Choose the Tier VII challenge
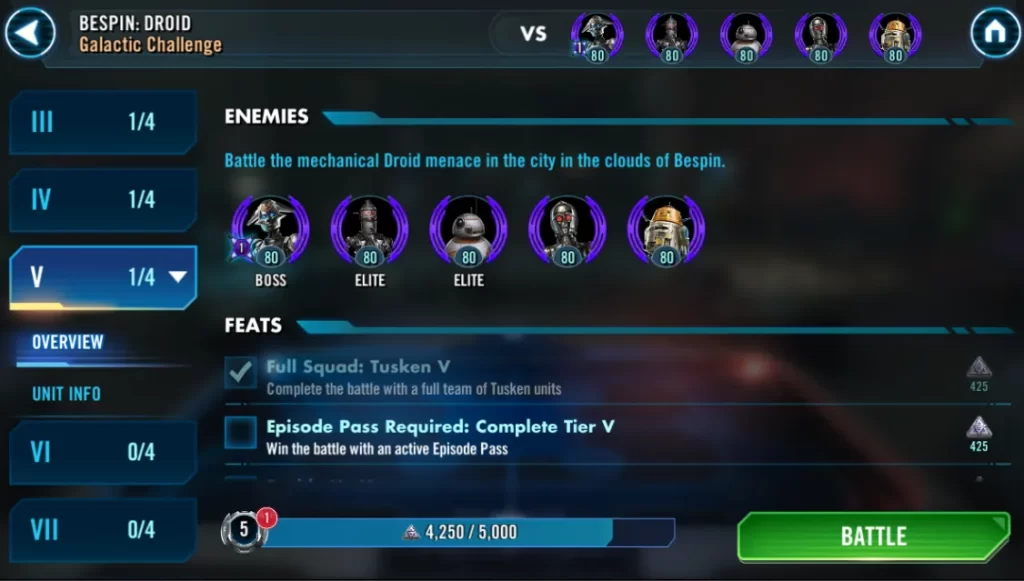This screenshot has height=581, width=1024. pos(102,529)
